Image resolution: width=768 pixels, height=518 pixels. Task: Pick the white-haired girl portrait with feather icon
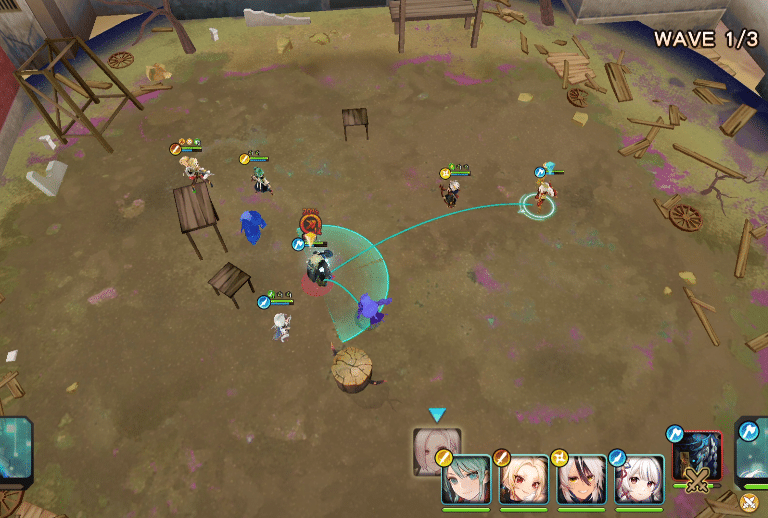point(640,480)
